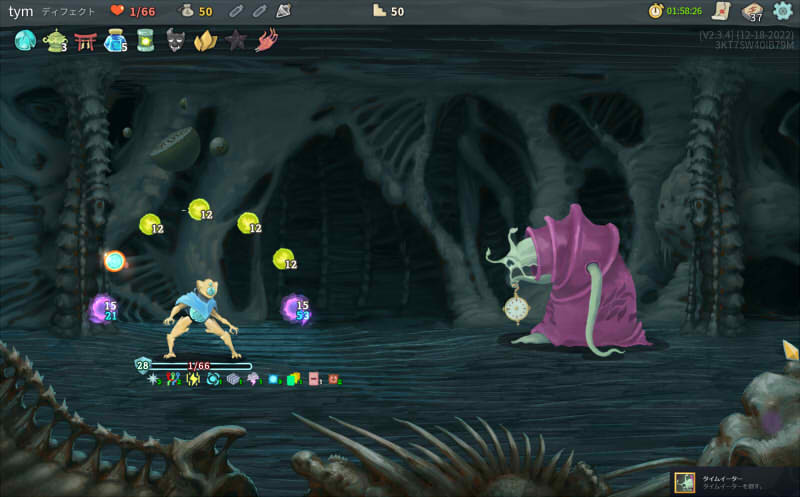
Task: Inspect the green incense burner relic
Action: pyautogui.click(x=54, y=41)
